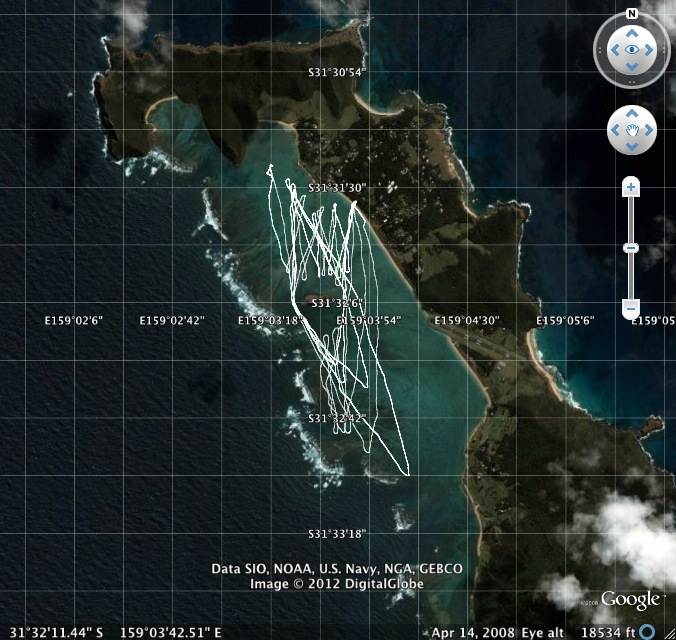Zoom in with the plus button
The height and width of the screenshot is (640, 676).
pos(631,187)
